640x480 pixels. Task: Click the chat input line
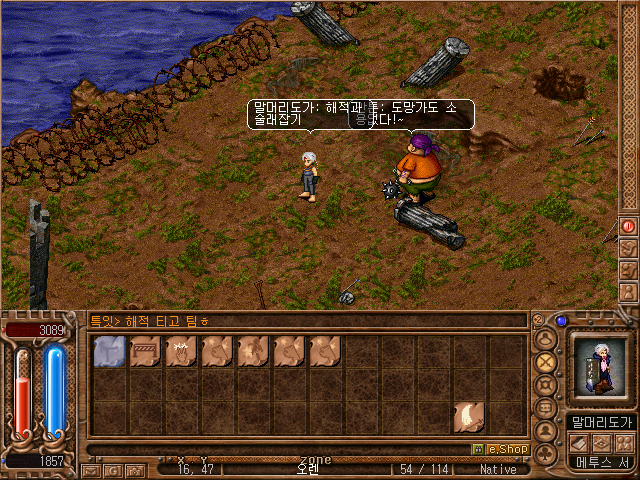[300, 321]
